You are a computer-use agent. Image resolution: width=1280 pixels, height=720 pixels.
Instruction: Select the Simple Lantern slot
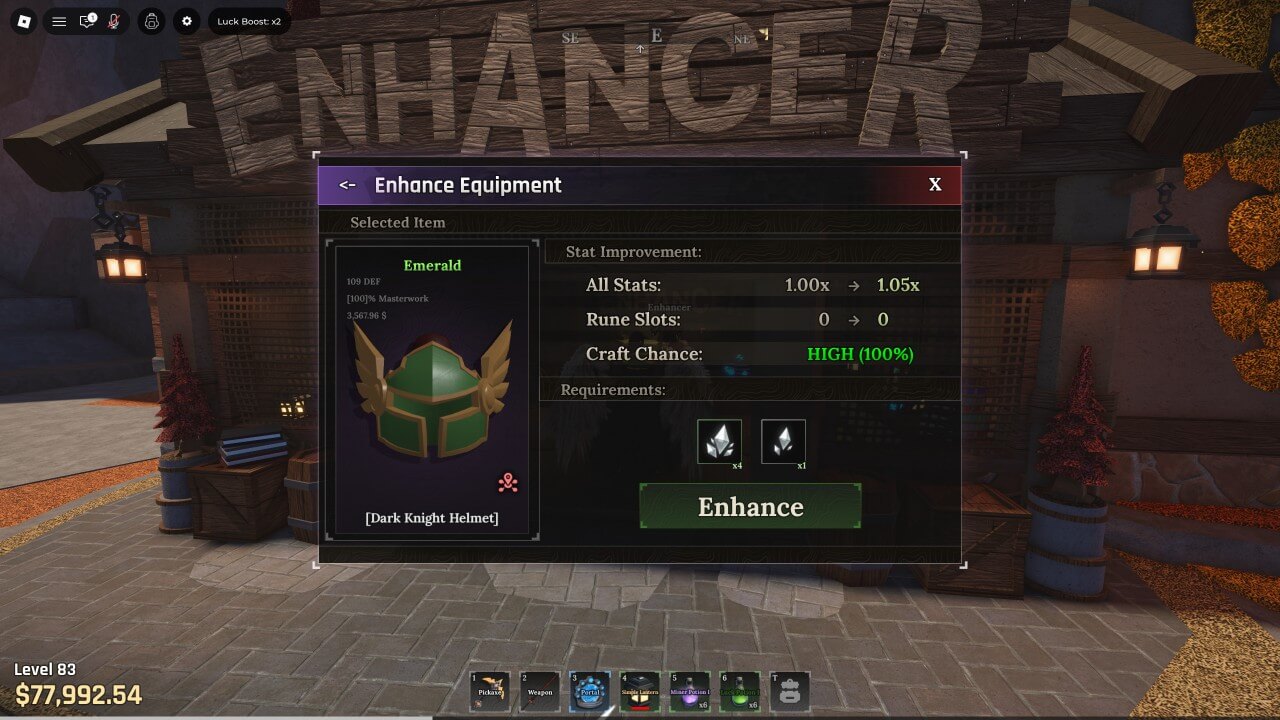coord(640,691)
